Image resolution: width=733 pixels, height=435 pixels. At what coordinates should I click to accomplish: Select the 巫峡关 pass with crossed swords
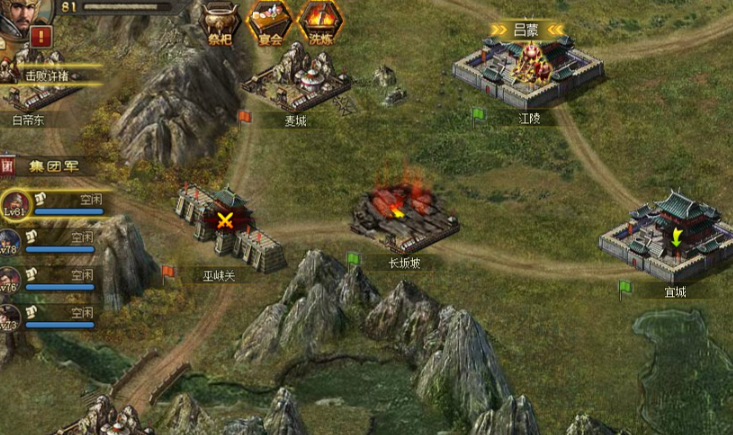(x=229, y=223)
